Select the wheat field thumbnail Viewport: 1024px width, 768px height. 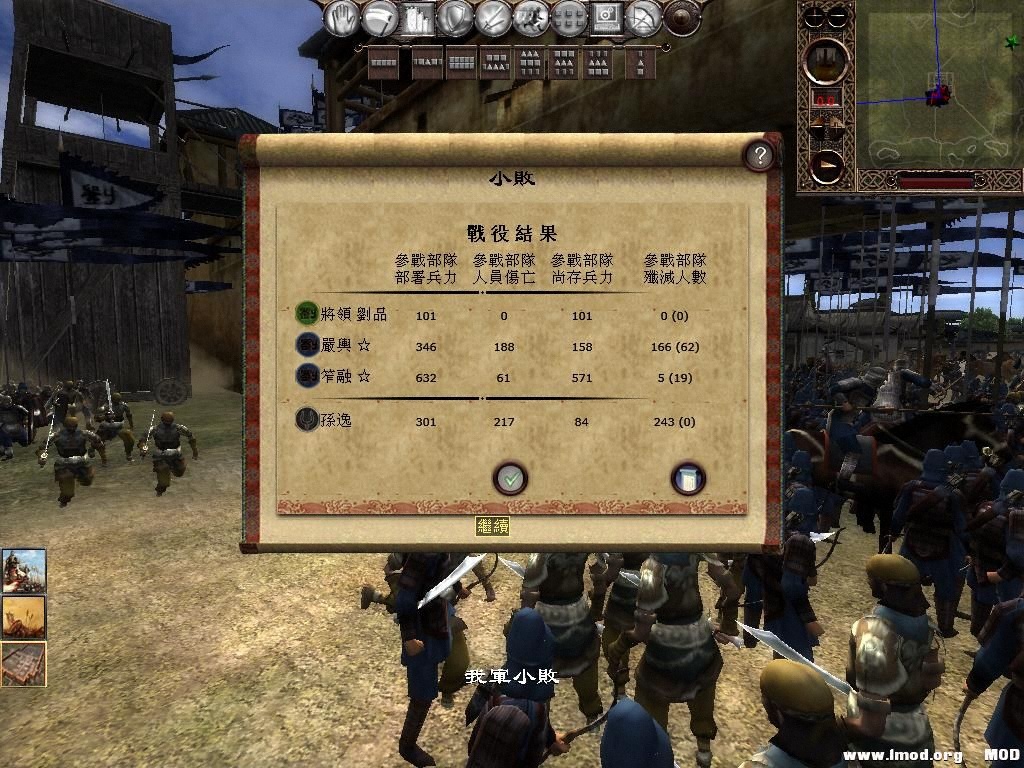(23, 618)
